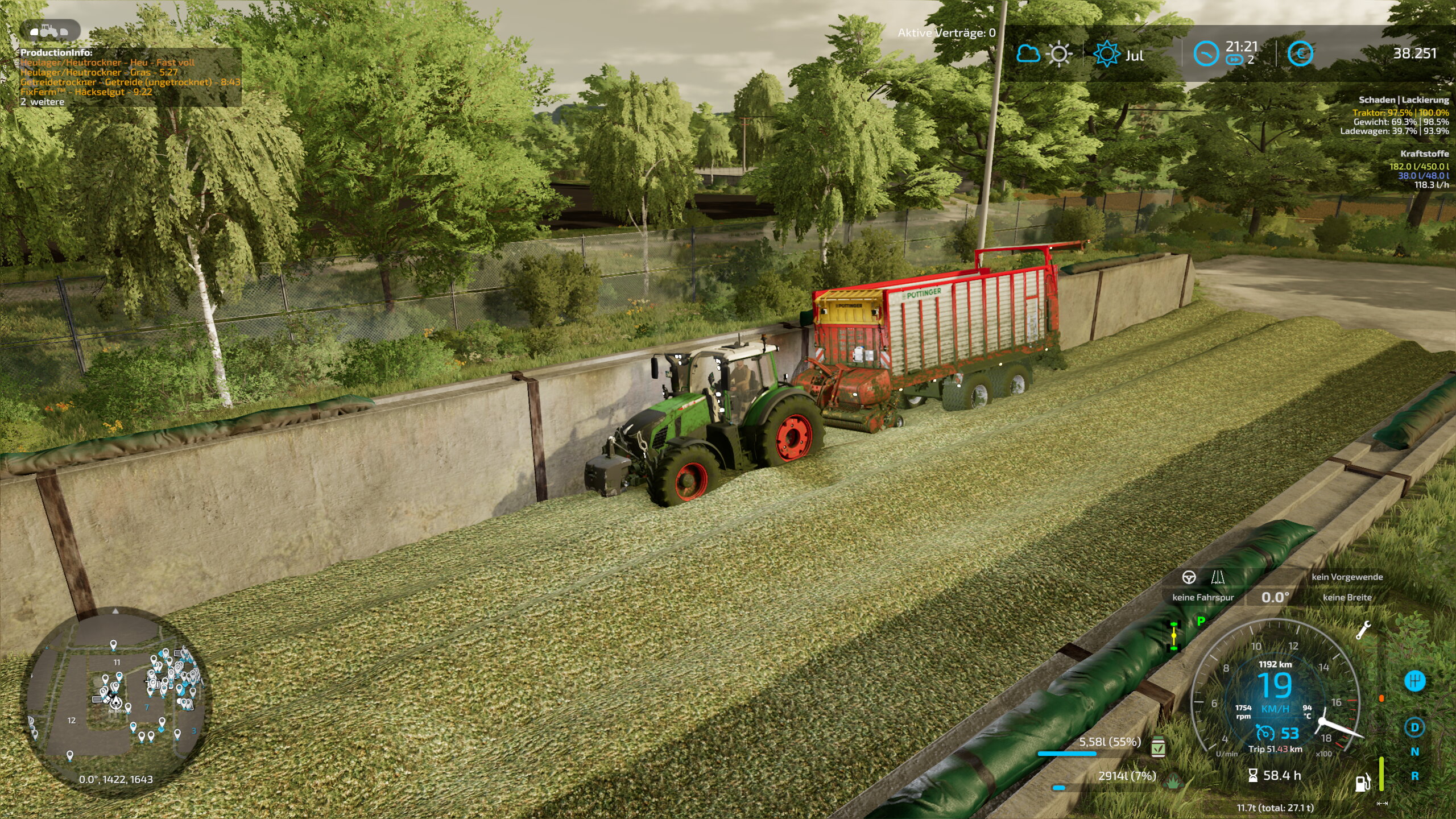The height and width of the screenshot is (819, 1456).
Task: Select the 'keine Fahrspur' track field
Action: [x=1203, y=597]
